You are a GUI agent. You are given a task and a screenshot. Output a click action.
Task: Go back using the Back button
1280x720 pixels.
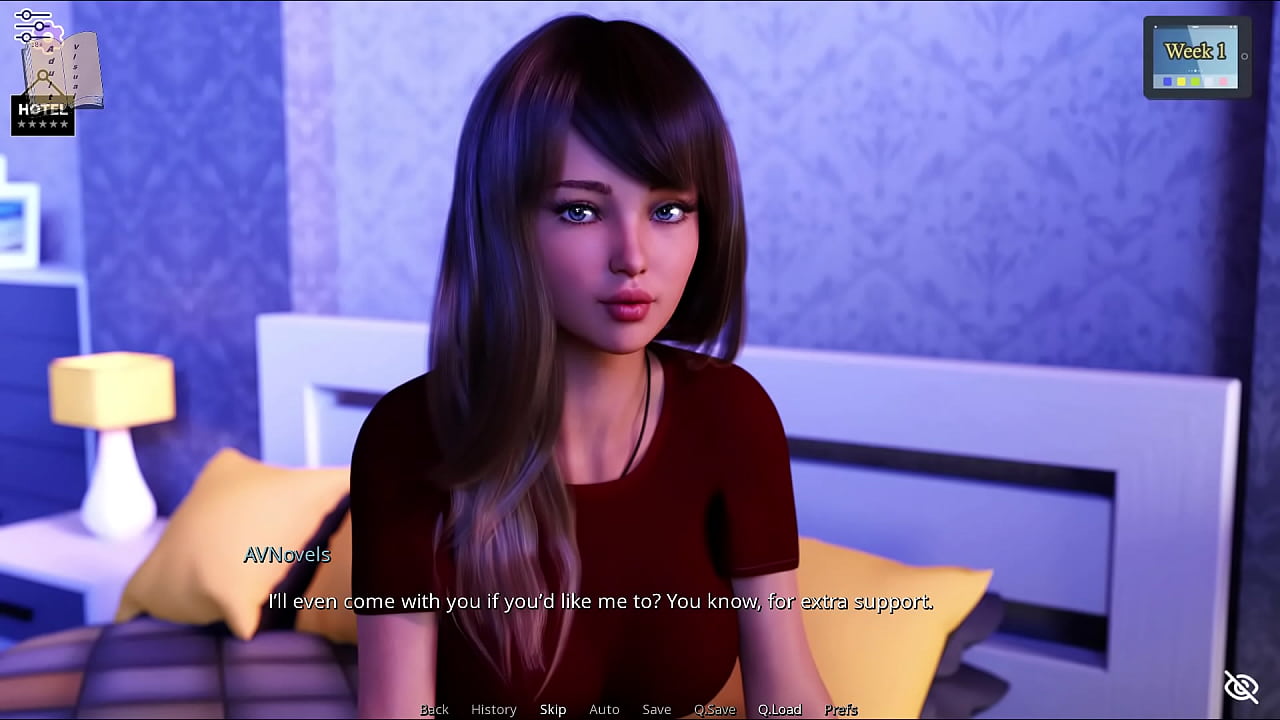click(434, 709)
